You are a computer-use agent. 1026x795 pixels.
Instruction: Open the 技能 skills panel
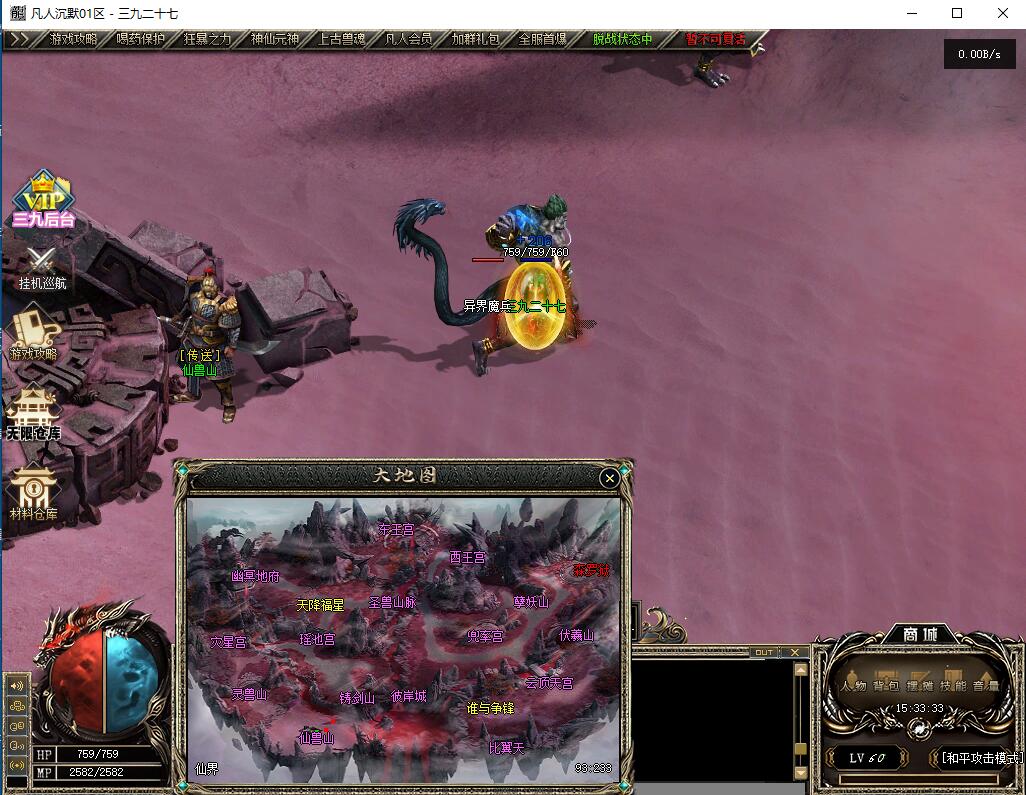point(952,685)
